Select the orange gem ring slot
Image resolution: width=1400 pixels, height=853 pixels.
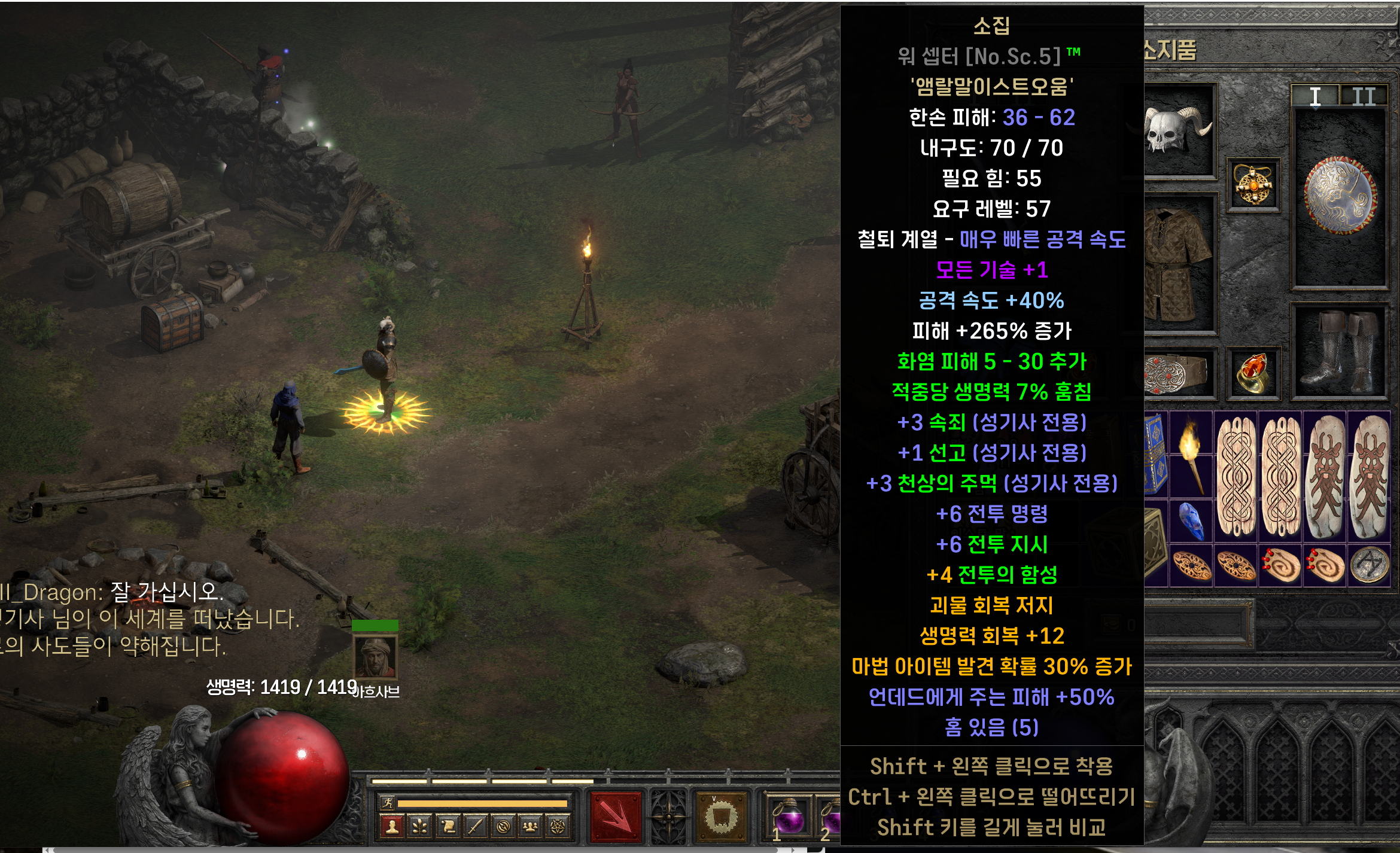tap(1253, 373)
